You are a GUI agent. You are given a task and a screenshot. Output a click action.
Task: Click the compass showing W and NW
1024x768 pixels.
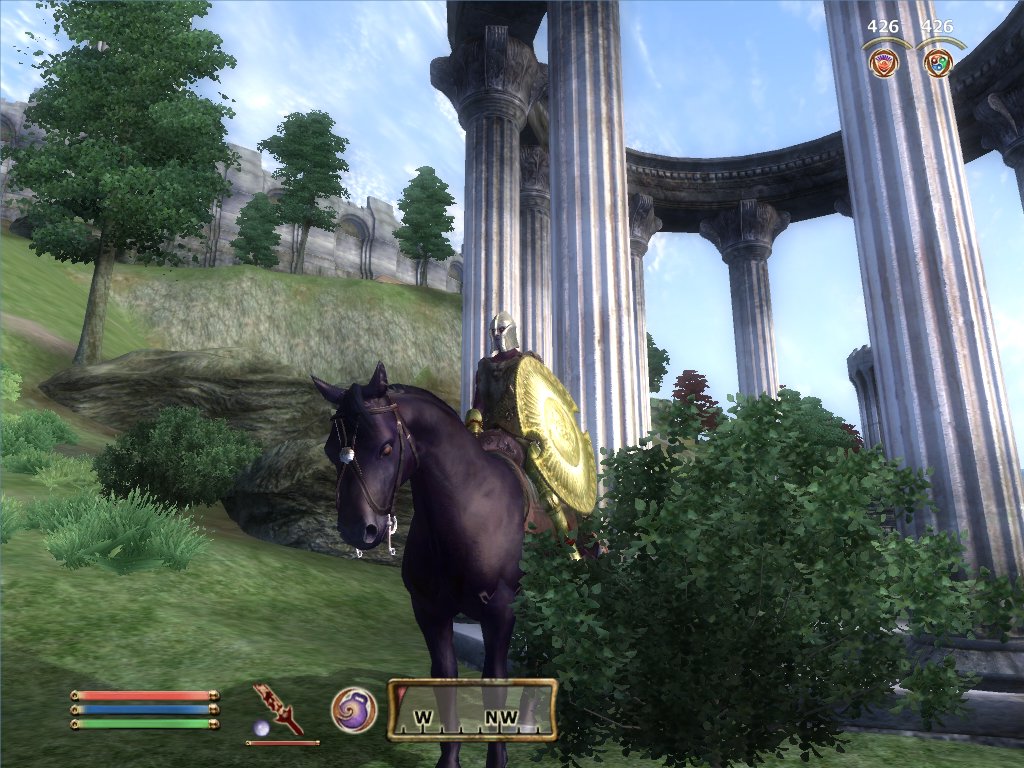(472, 711)
